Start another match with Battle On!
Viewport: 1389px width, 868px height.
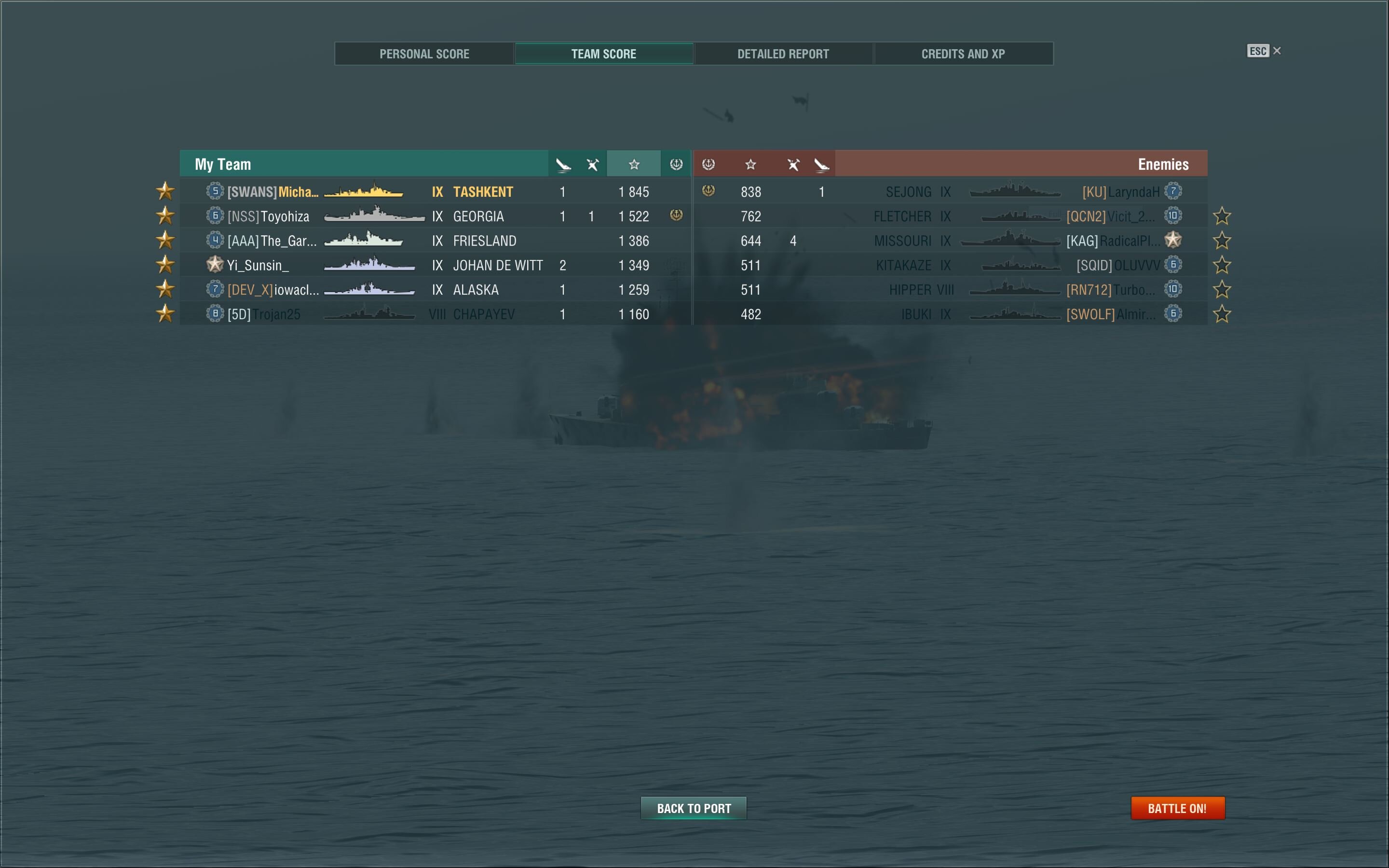click(x=1177, y=808)
